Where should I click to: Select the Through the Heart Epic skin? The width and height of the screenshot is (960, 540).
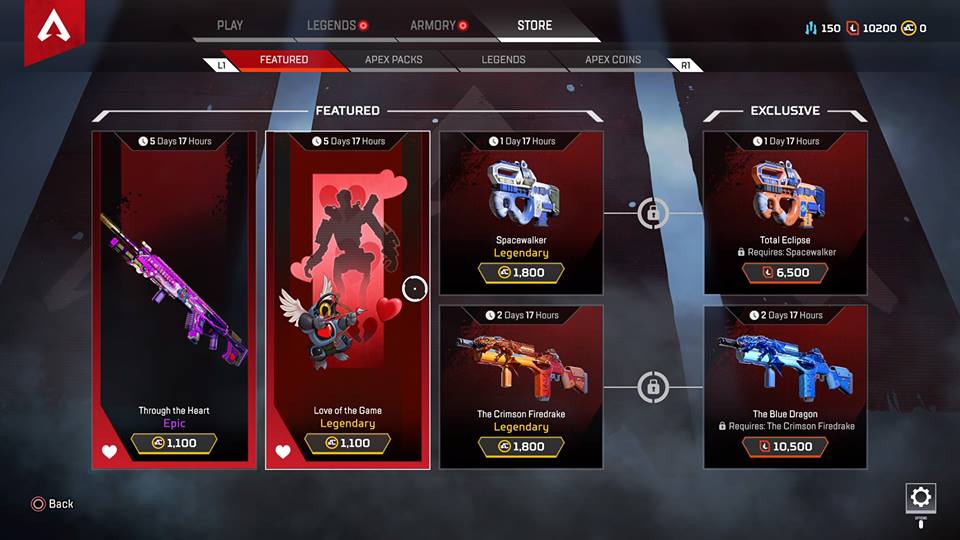point(175,300)
